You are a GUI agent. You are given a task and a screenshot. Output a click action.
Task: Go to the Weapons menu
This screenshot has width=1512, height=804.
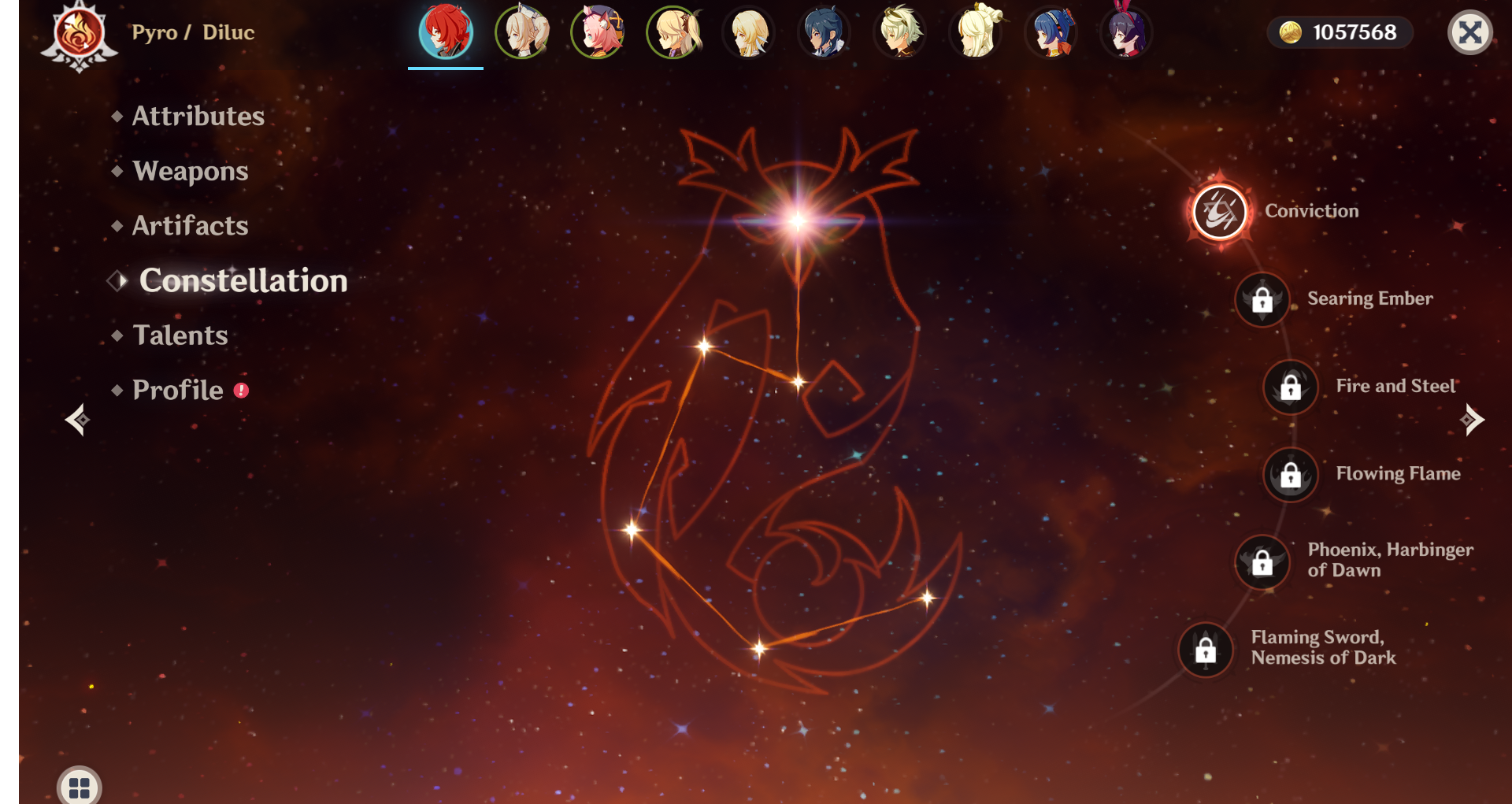pyautogui.click(x=190, y=172)
